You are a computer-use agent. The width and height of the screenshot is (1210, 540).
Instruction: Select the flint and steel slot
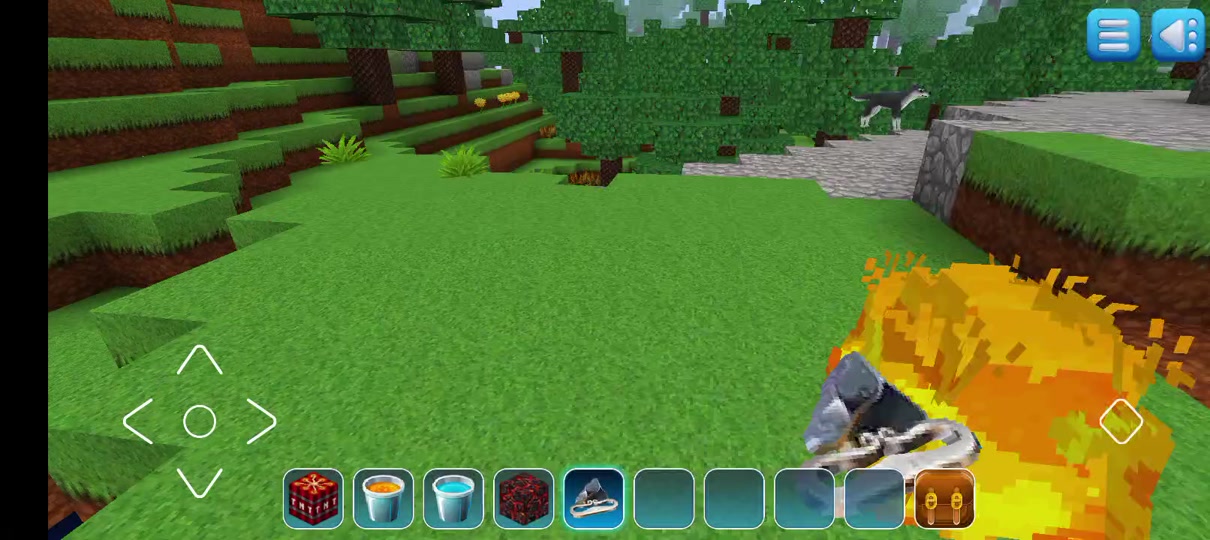pyautogui.click(x=594, y=498)
